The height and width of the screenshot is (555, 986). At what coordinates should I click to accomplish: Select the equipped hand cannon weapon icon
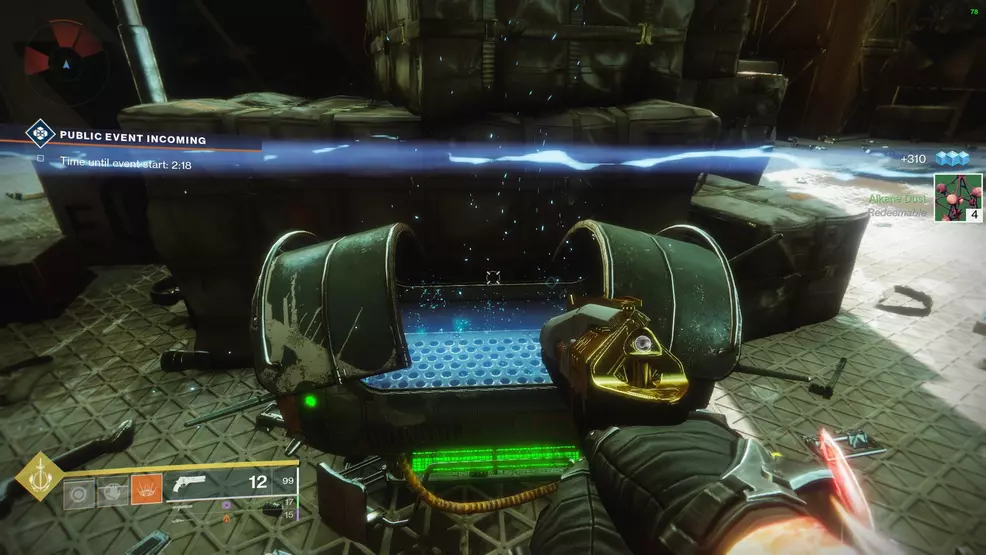click(x=189, y=483)
